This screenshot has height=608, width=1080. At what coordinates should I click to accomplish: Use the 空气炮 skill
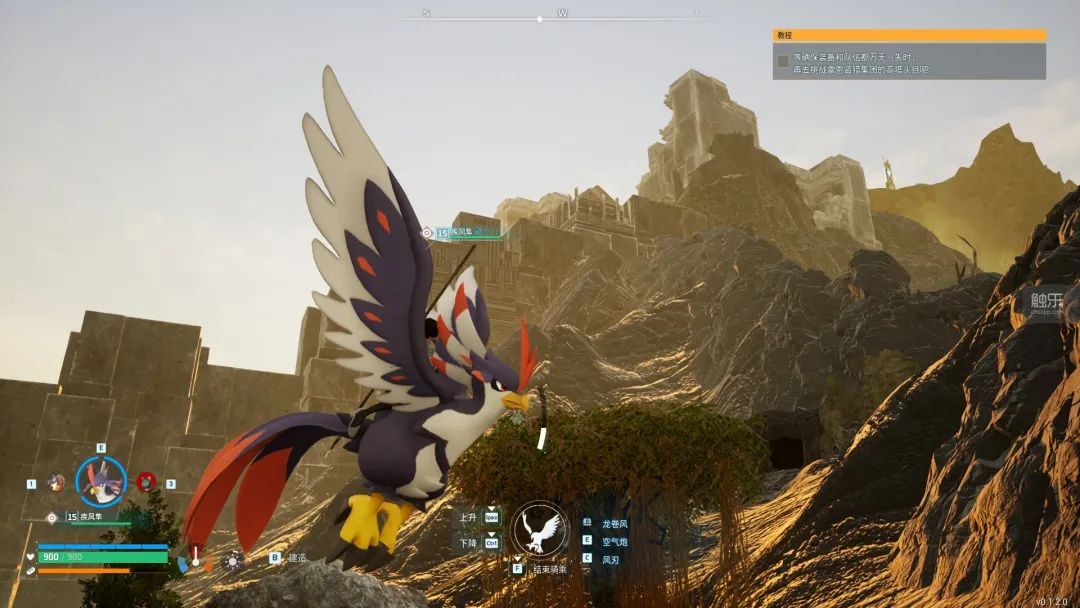point(615,541)
